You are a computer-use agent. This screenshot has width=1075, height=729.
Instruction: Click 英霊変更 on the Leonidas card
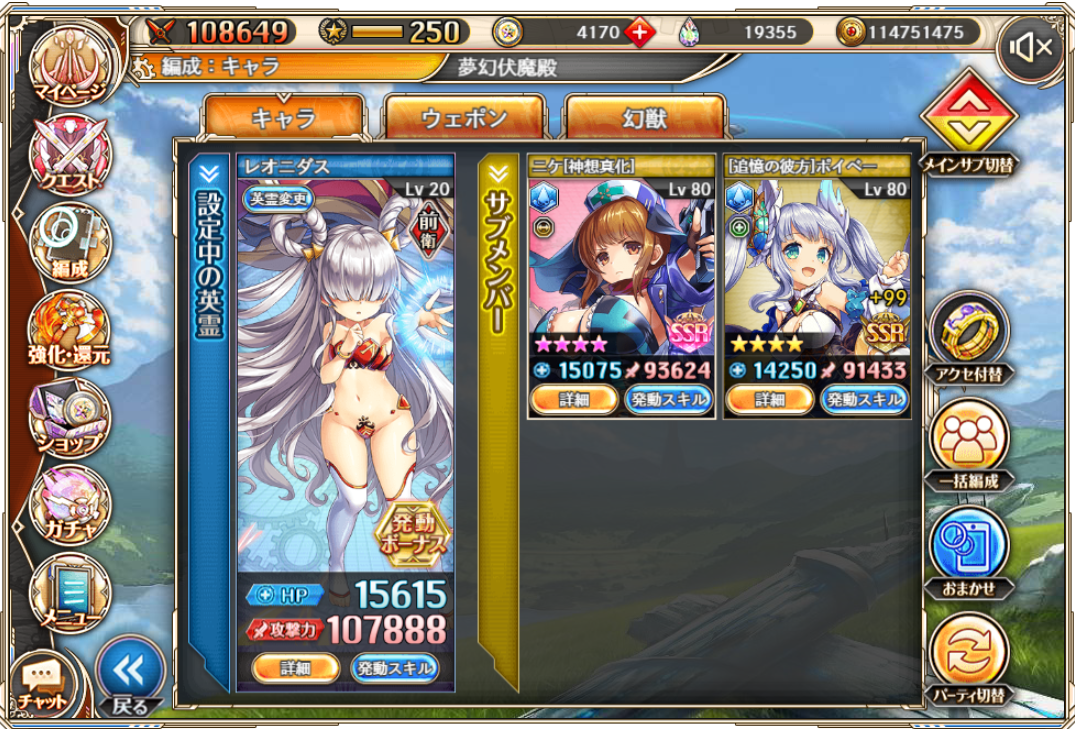pyautogui.click(x=281, y=198)
